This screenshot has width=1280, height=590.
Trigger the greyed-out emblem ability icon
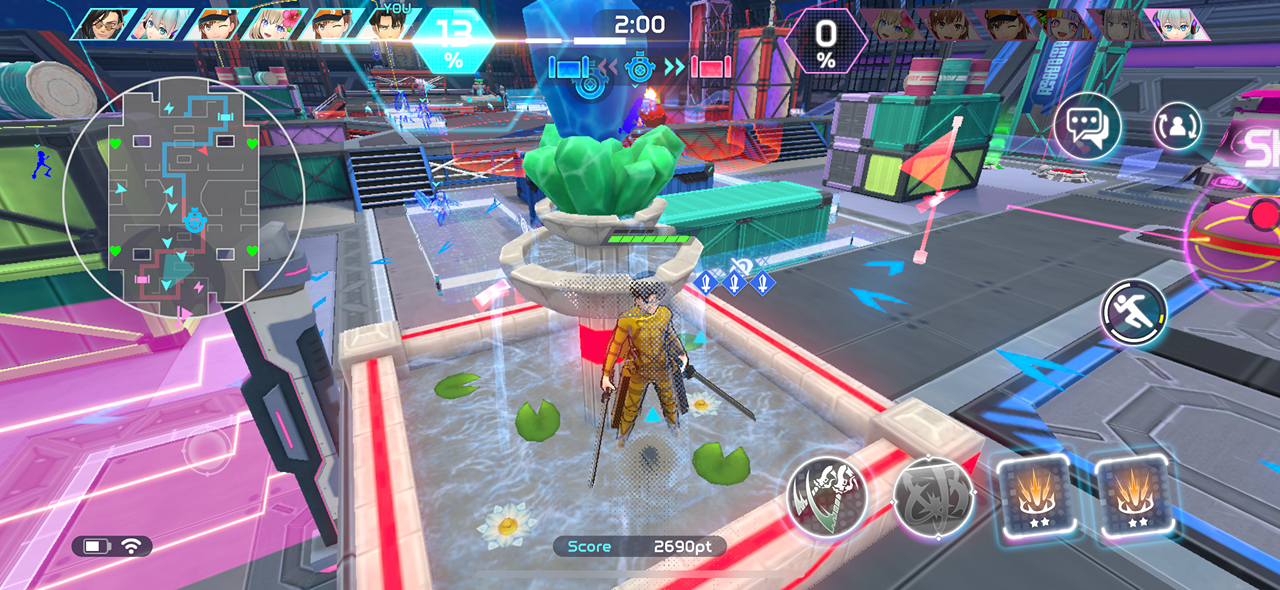932,496
